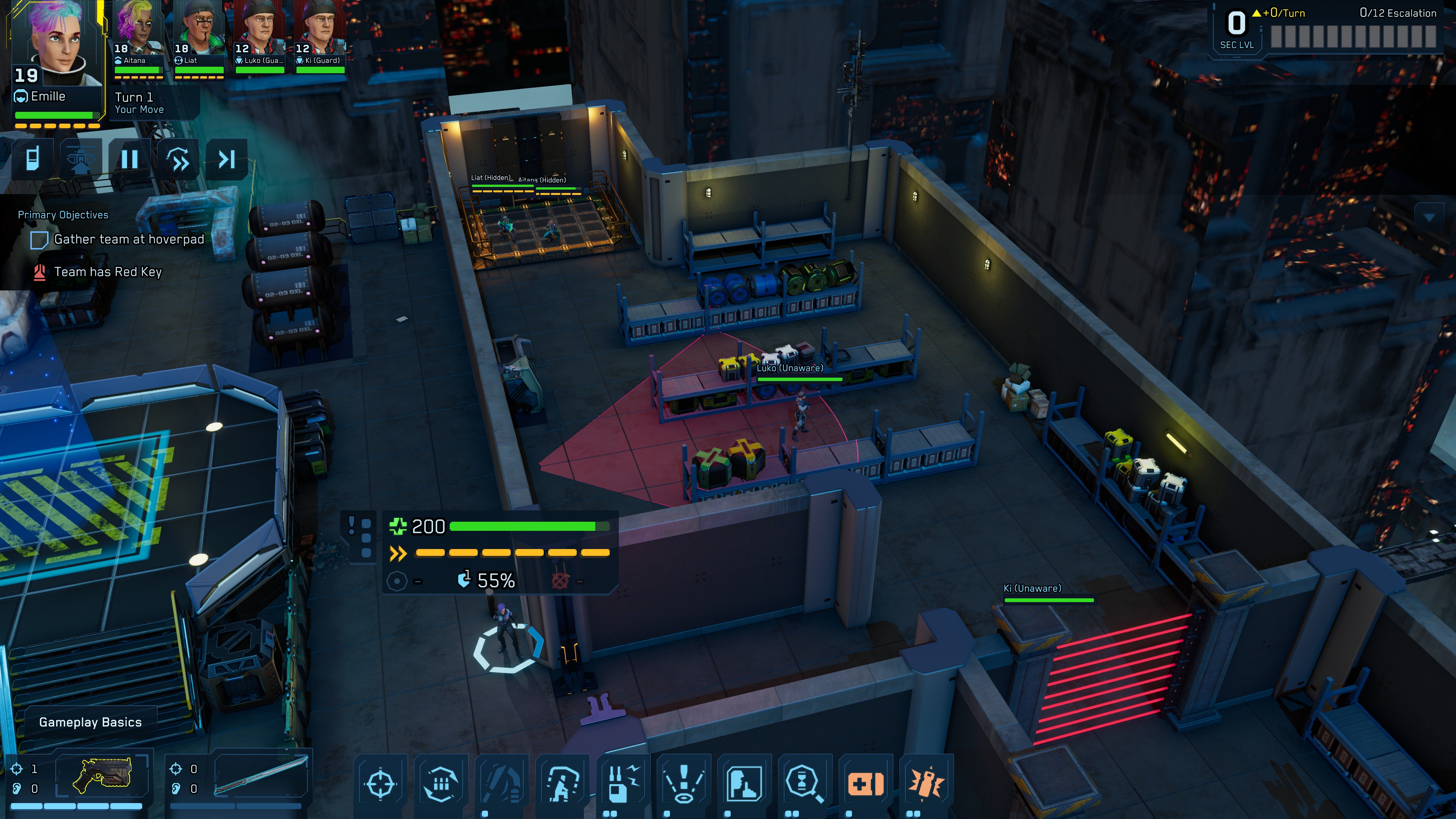Activate the crouching stealth figure ability

coord(562,783)
